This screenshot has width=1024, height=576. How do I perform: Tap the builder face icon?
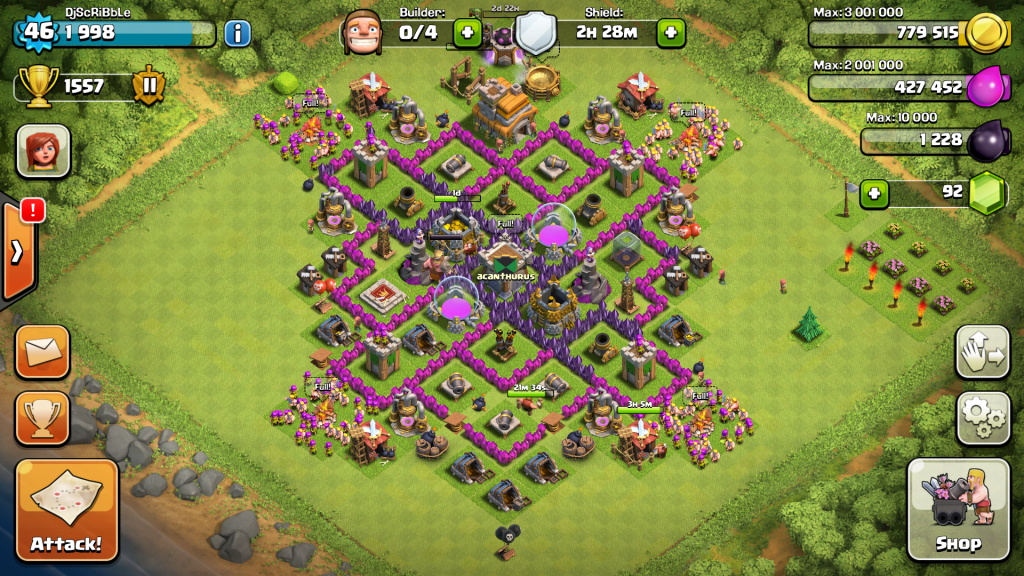[x=362, y=32]
